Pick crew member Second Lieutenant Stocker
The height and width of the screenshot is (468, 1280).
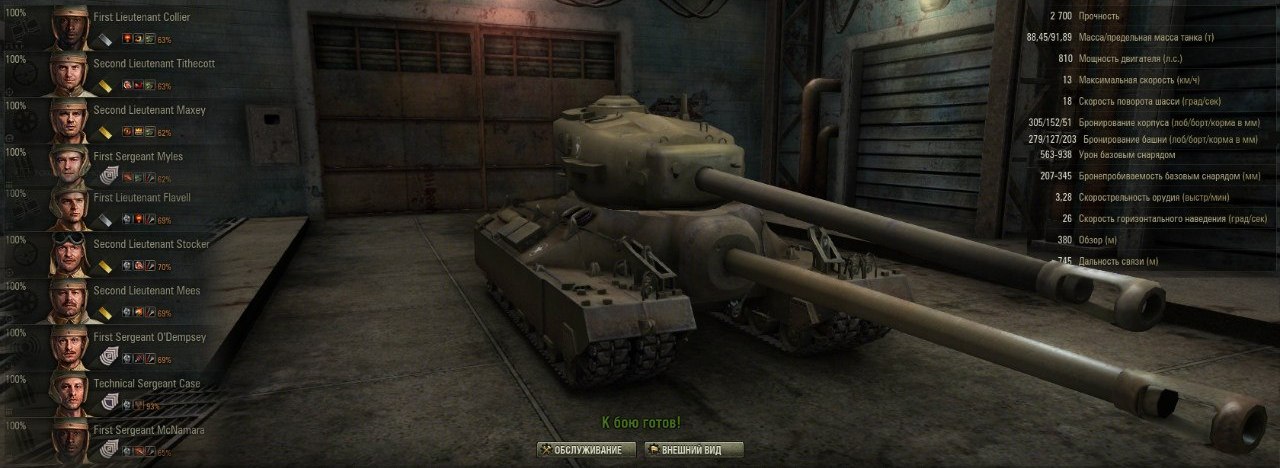coord(150,244)
